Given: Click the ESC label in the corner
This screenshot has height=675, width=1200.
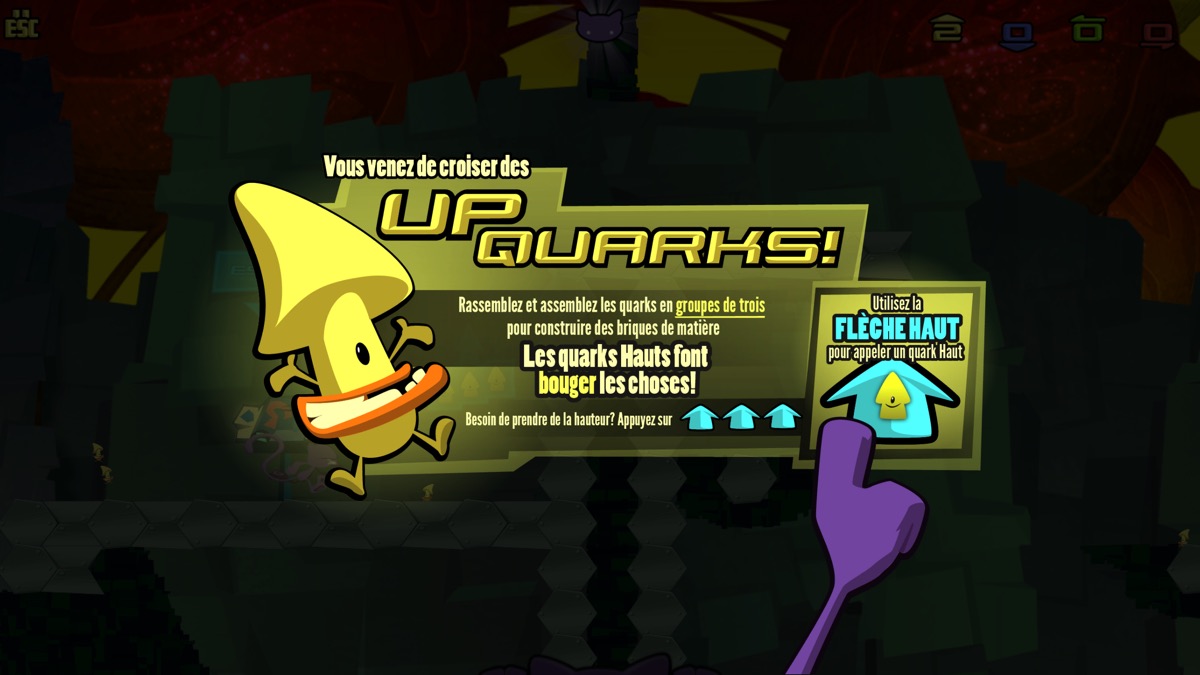Looking at the screenshot, I should (21, 27).
